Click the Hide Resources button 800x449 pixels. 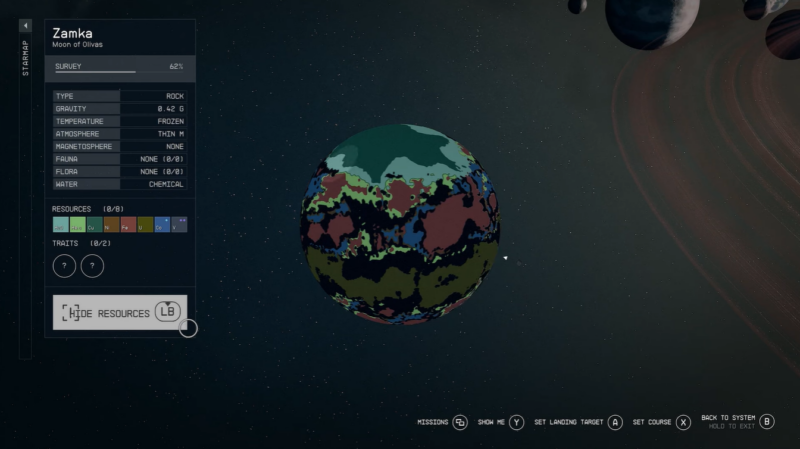click(119, 313)
